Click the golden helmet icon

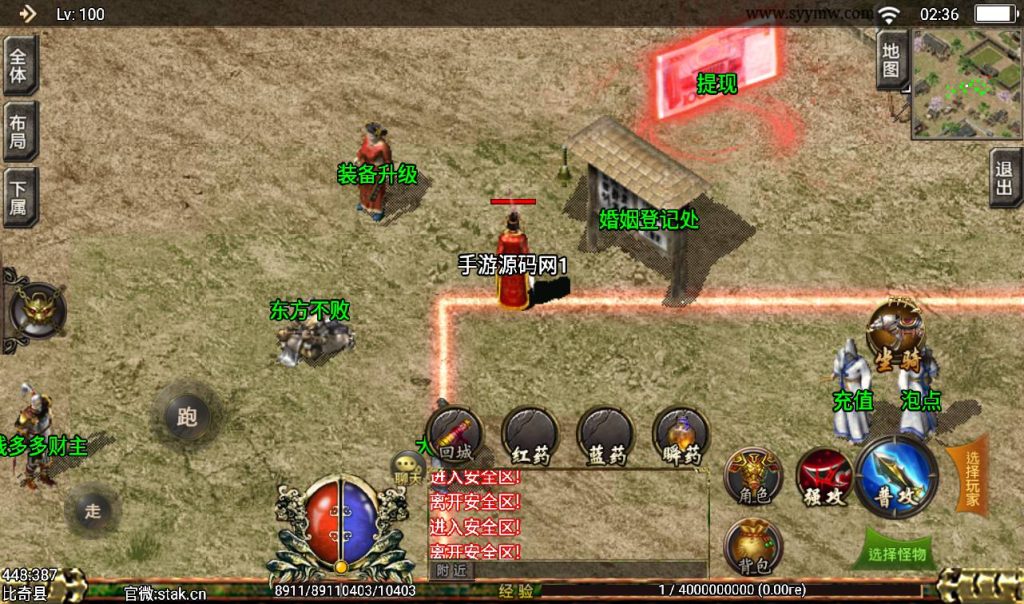[x=38, y=310]
